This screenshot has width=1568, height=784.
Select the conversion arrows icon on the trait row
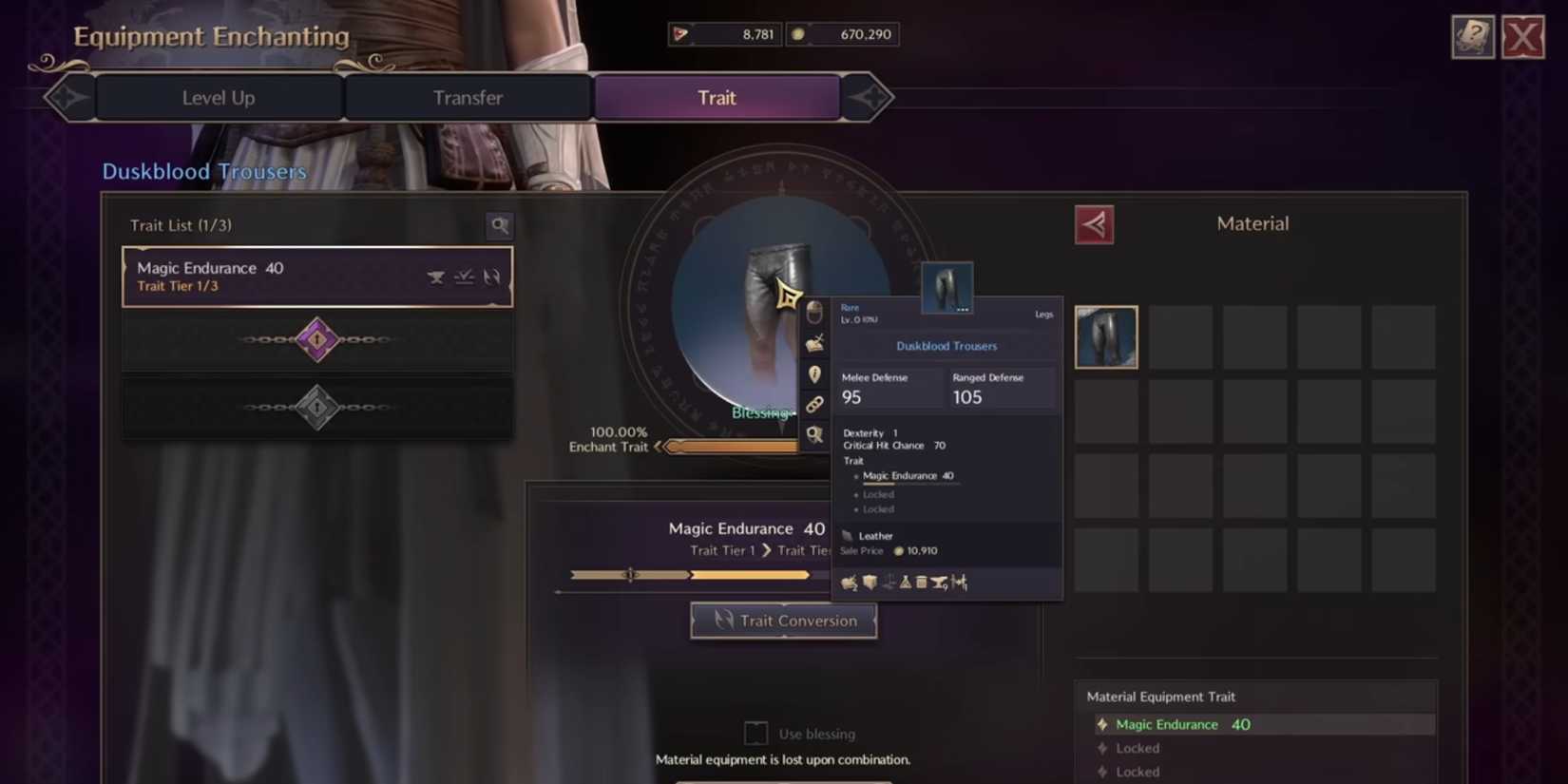[492, 277]
